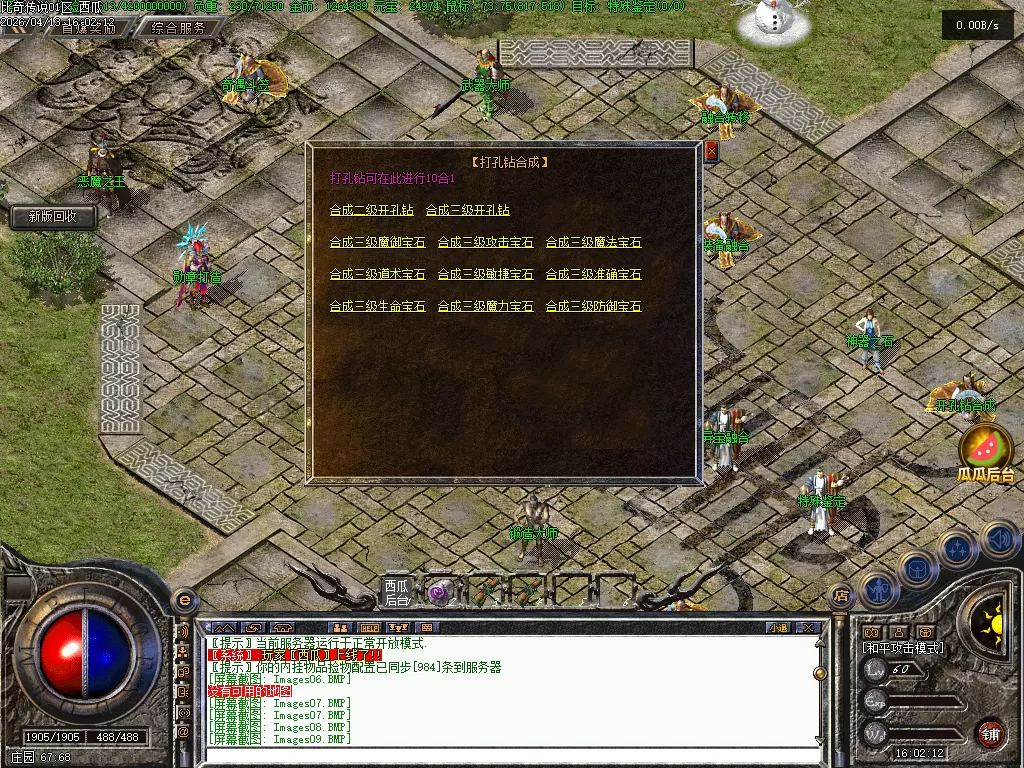Click 合成三级魔法宝石 link

pyautogui.click(x=593, y=242)
